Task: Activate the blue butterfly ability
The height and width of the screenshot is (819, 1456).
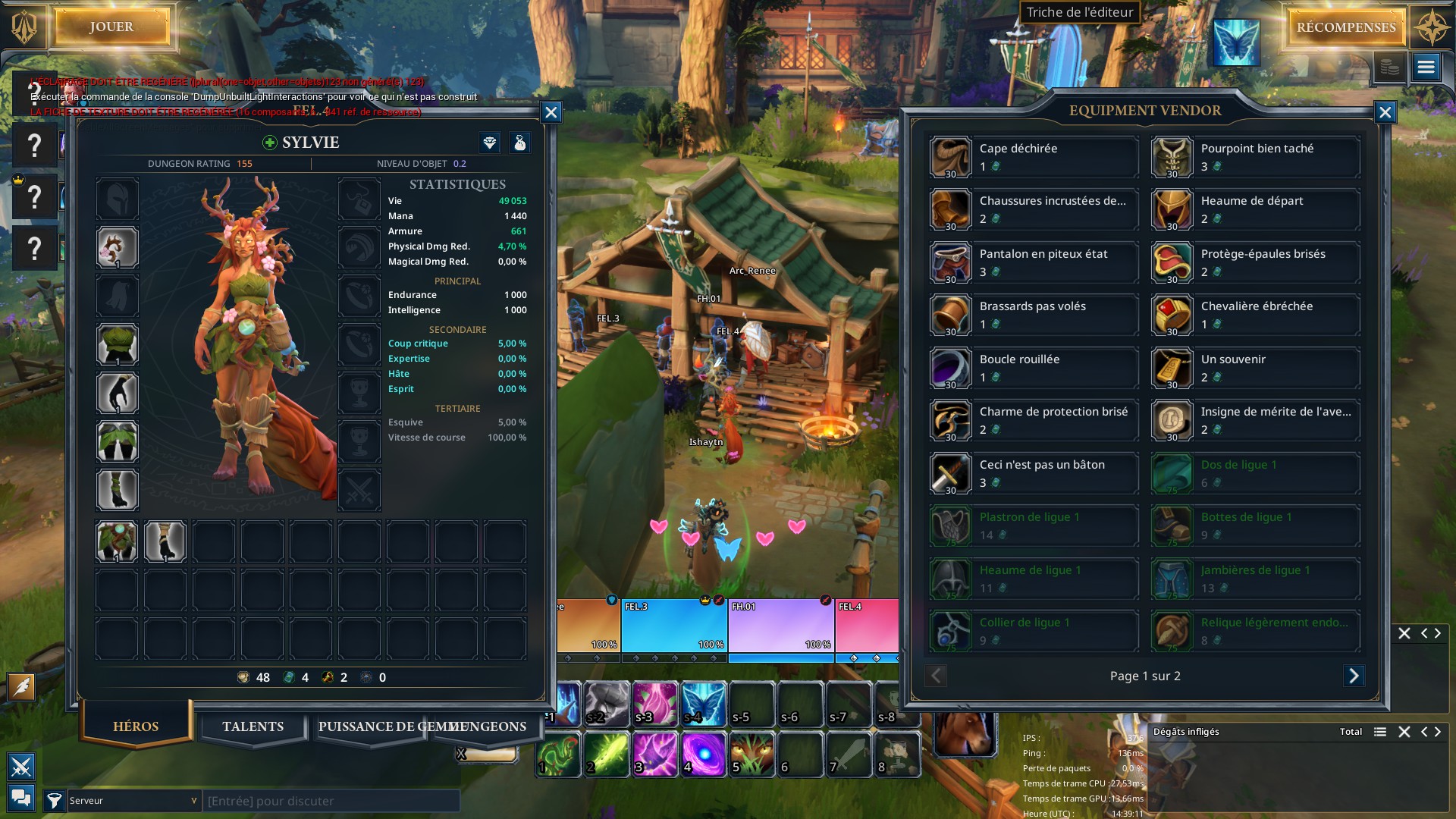Action: coord(703,704)
